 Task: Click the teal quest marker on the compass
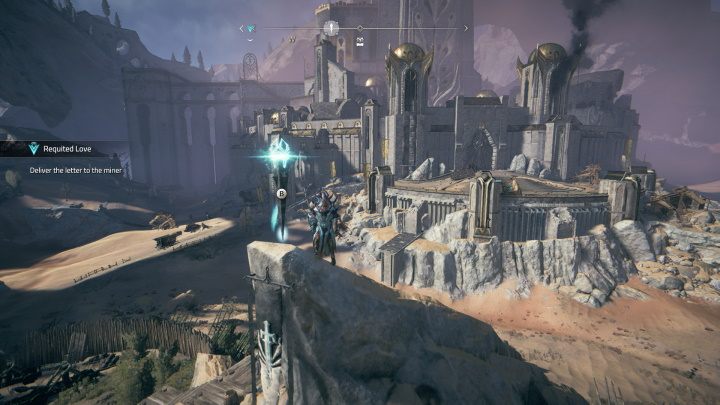pos(252,29)
